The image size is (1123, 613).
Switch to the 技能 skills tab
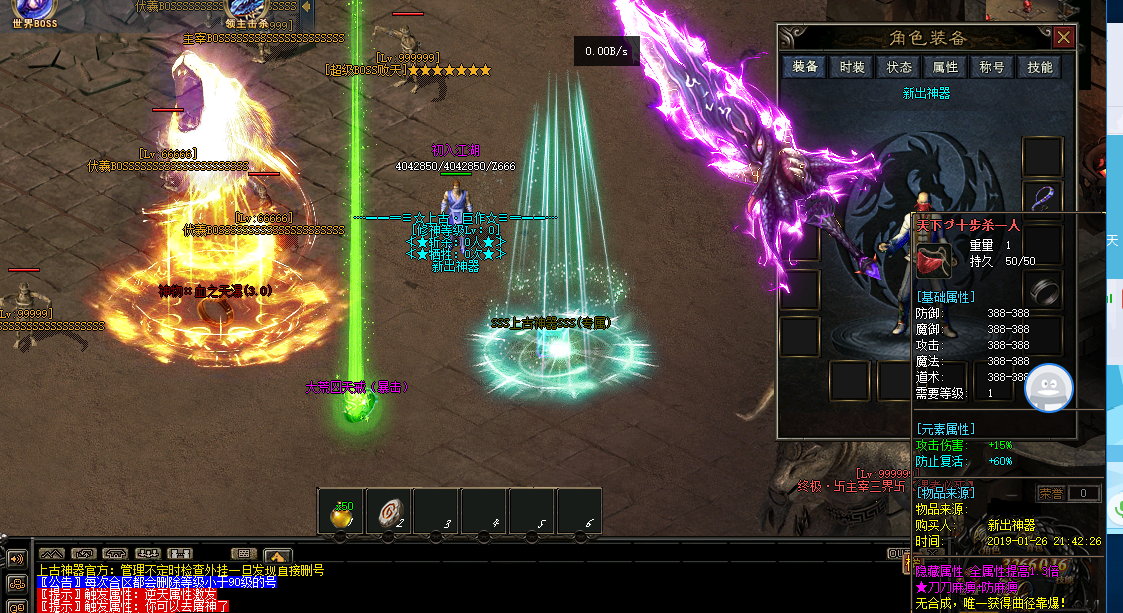(1040, 67)
